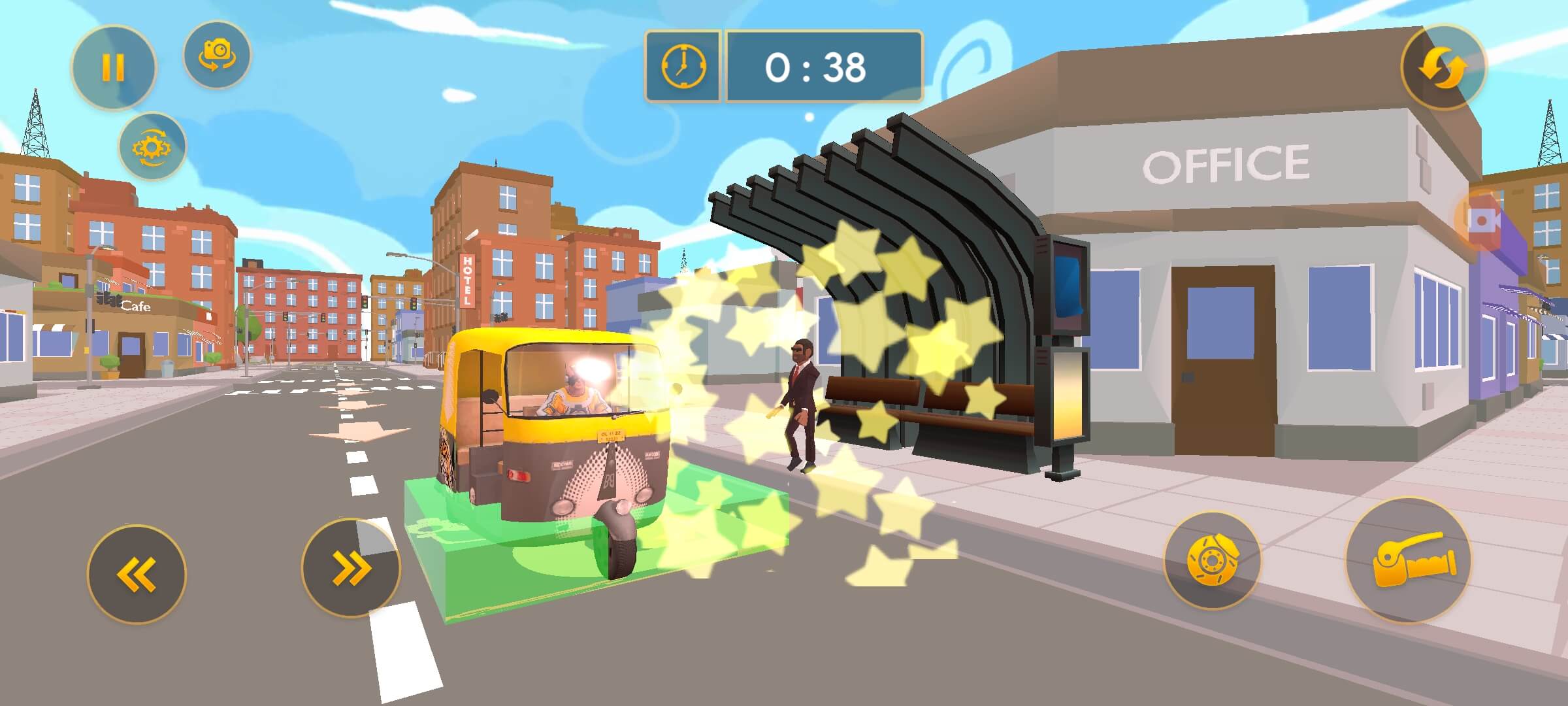Switch the camera view

217,55
